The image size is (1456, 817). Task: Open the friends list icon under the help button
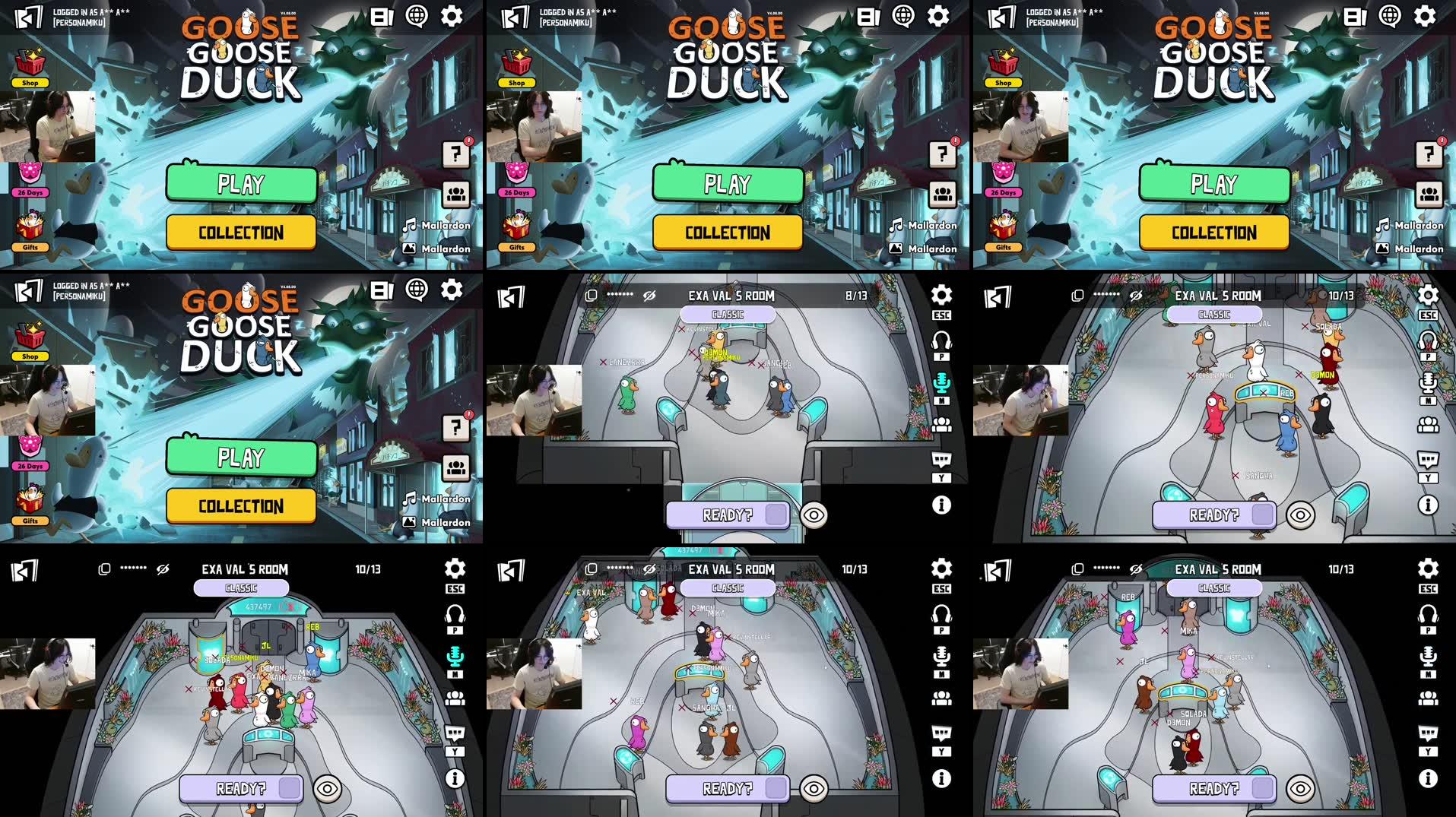click(x=455, y=195)
